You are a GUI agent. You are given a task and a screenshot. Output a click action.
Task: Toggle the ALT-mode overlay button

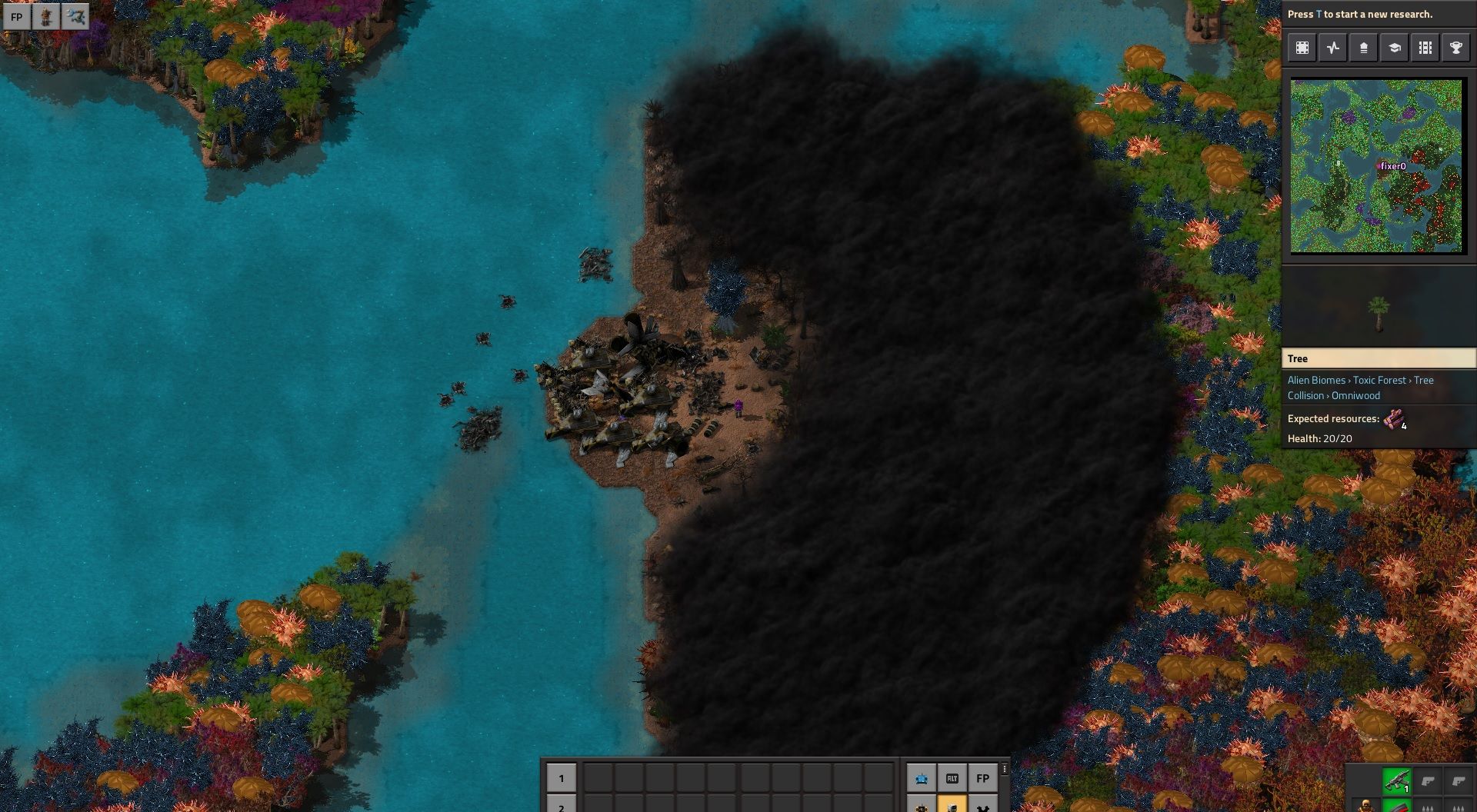point(952,778)
